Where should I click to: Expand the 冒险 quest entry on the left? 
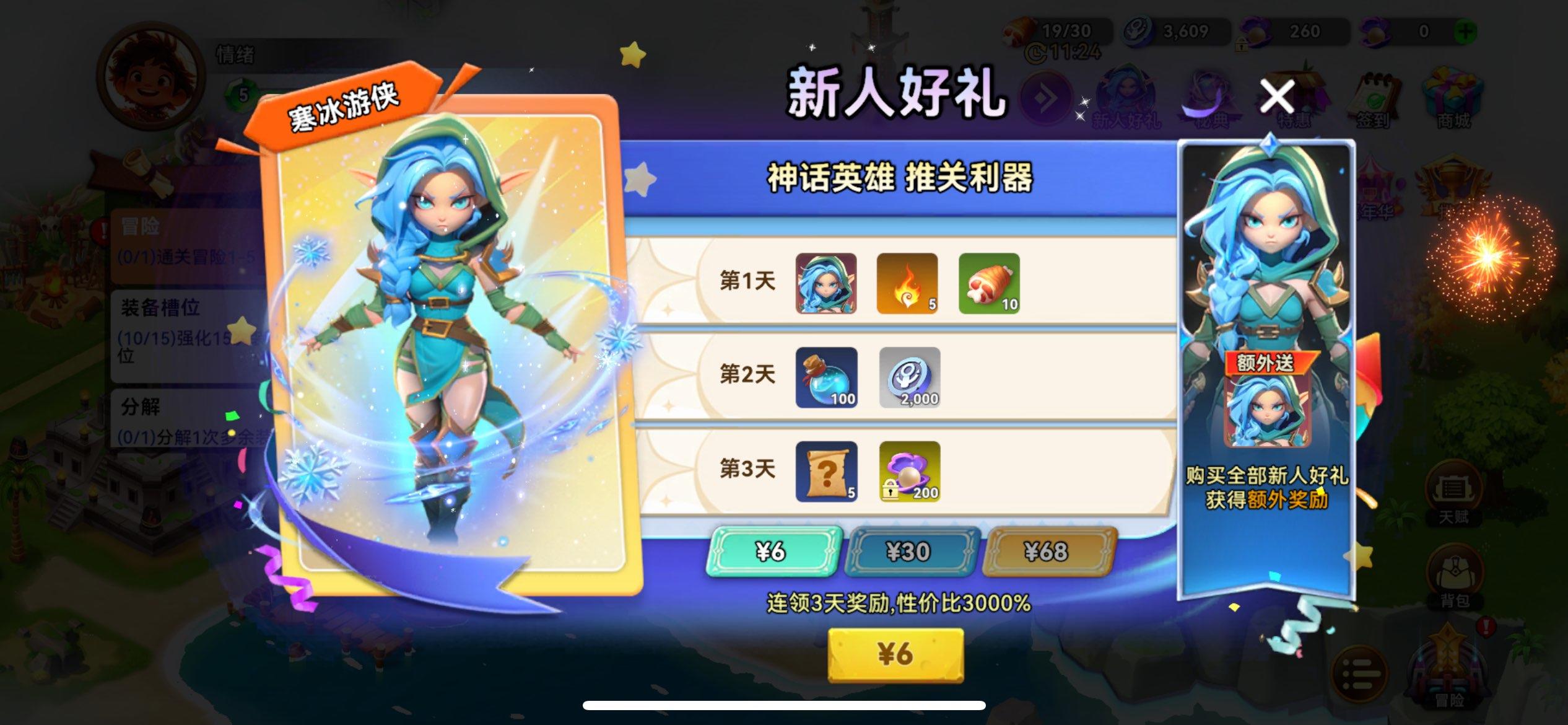[x=180, y=248]
